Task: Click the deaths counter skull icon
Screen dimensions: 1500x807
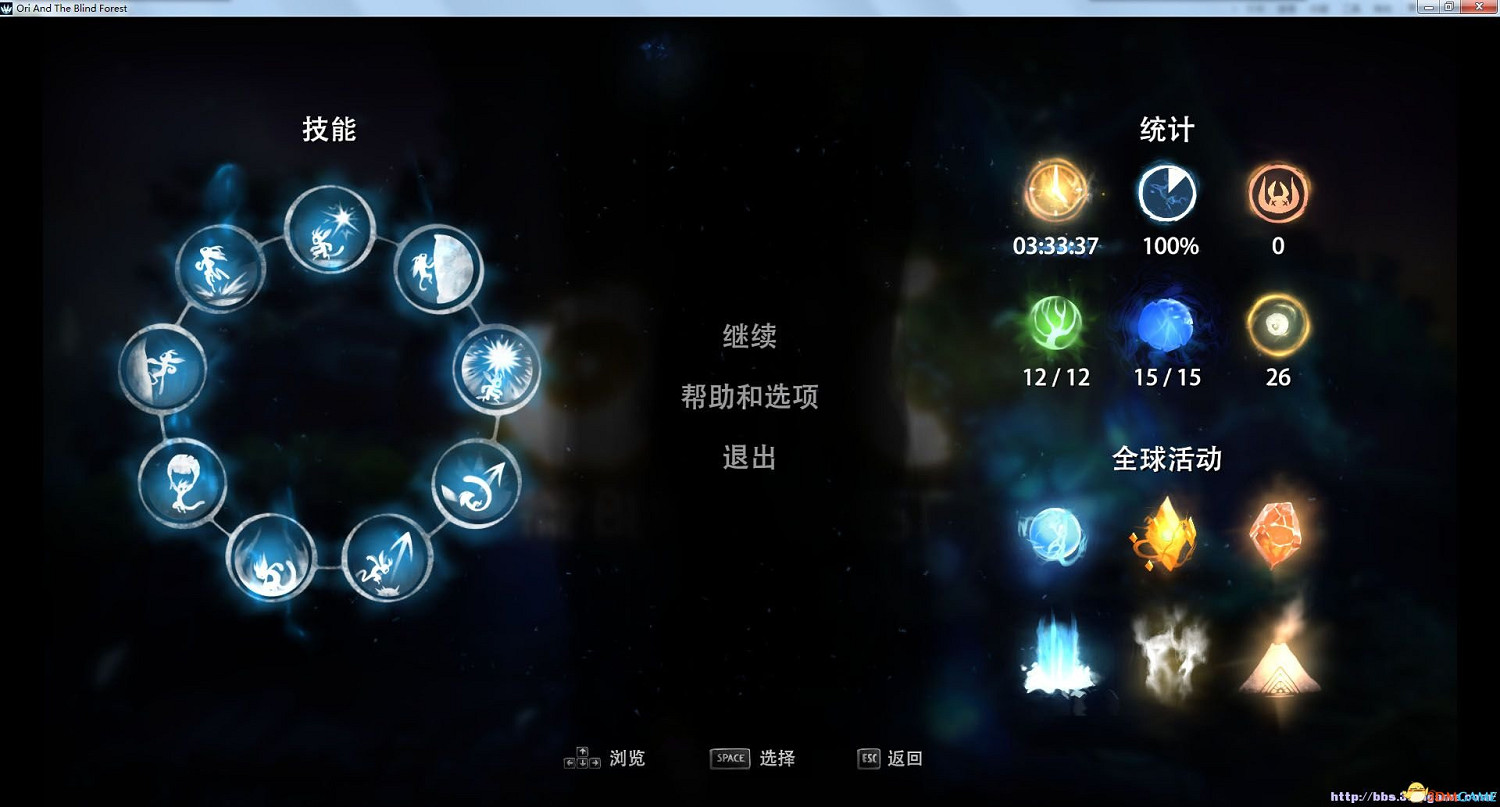Action: (1278, 192)
